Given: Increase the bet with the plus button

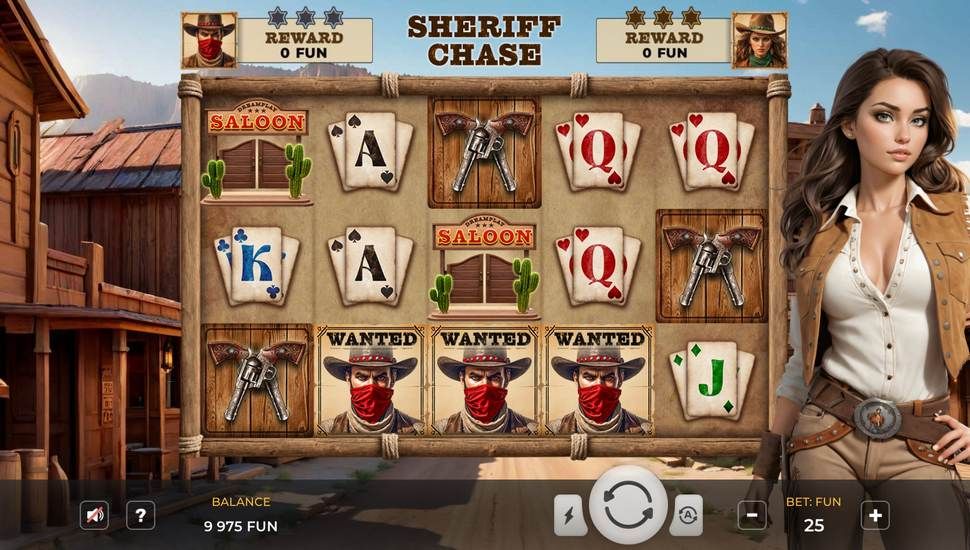Looking at the screenshot, I should (875, 515).
